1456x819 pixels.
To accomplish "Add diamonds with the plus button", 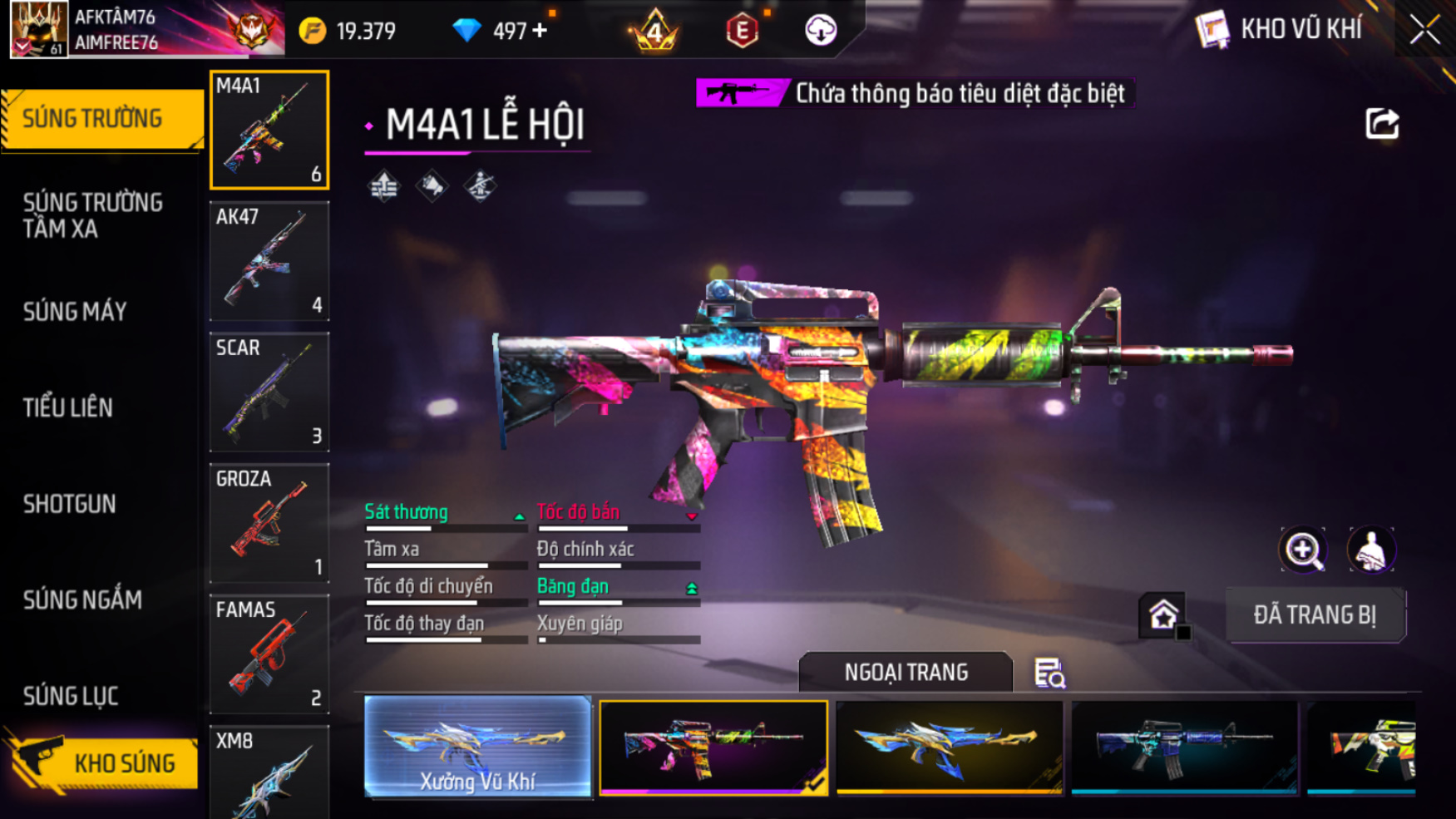I will point(540,31).
